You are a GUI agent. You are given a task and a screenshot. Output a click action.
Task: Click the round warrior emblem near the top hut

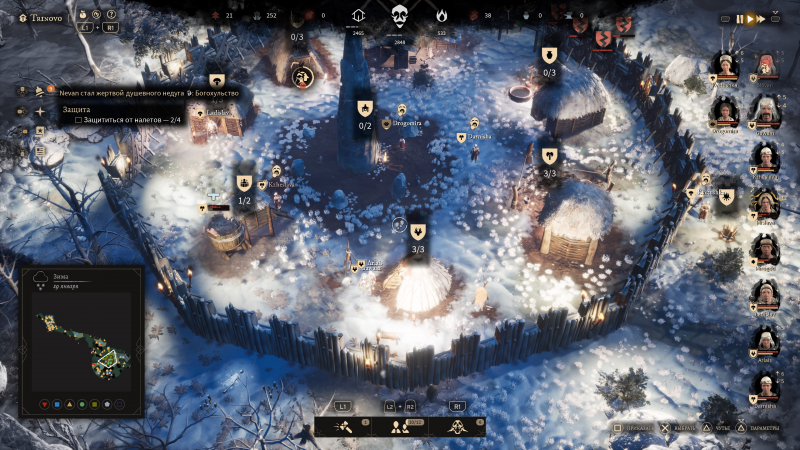(x=303, y=76)
